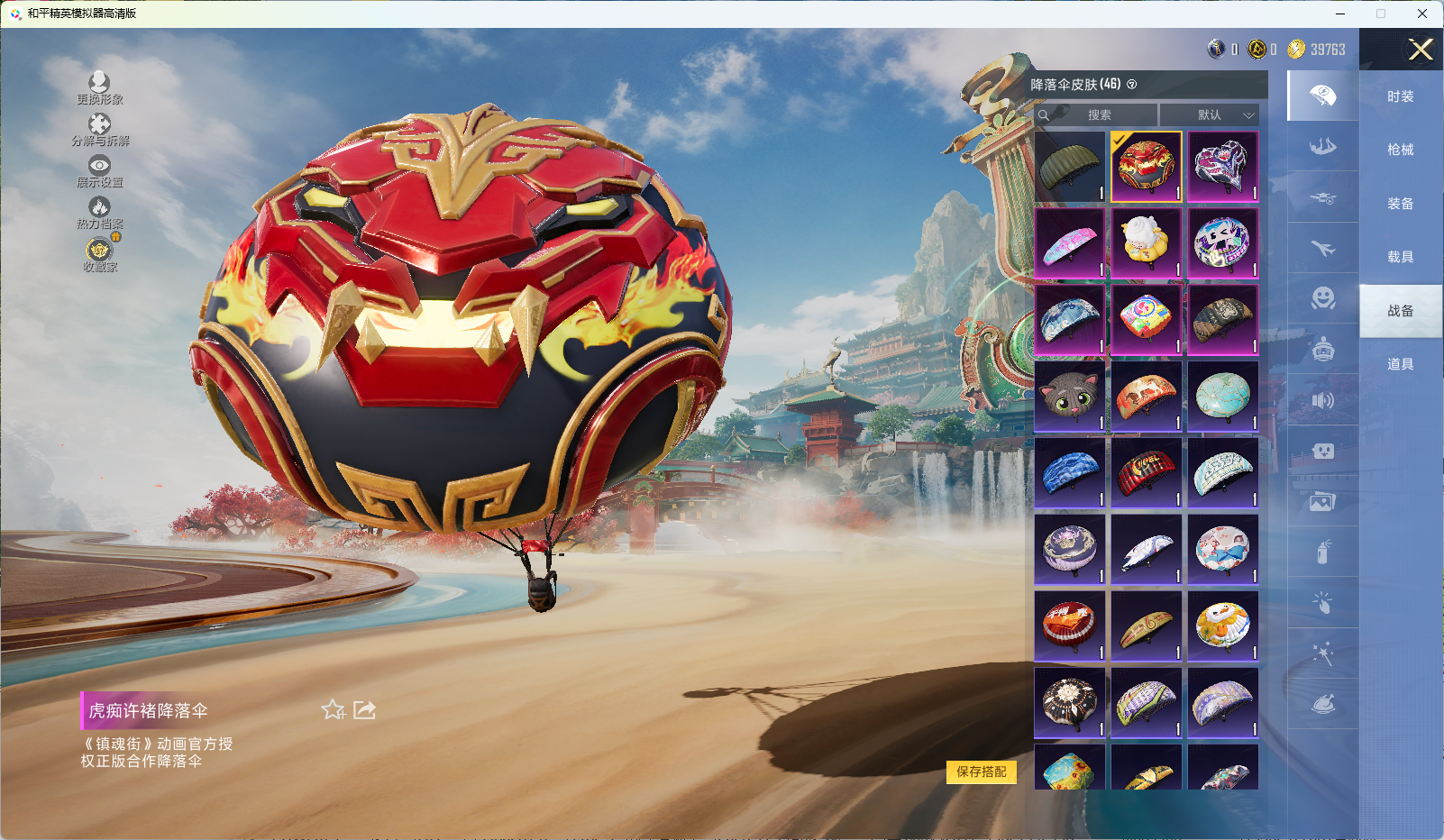
Task: Switch to the 枪械 firearms tab
Action: [1400, 150]
